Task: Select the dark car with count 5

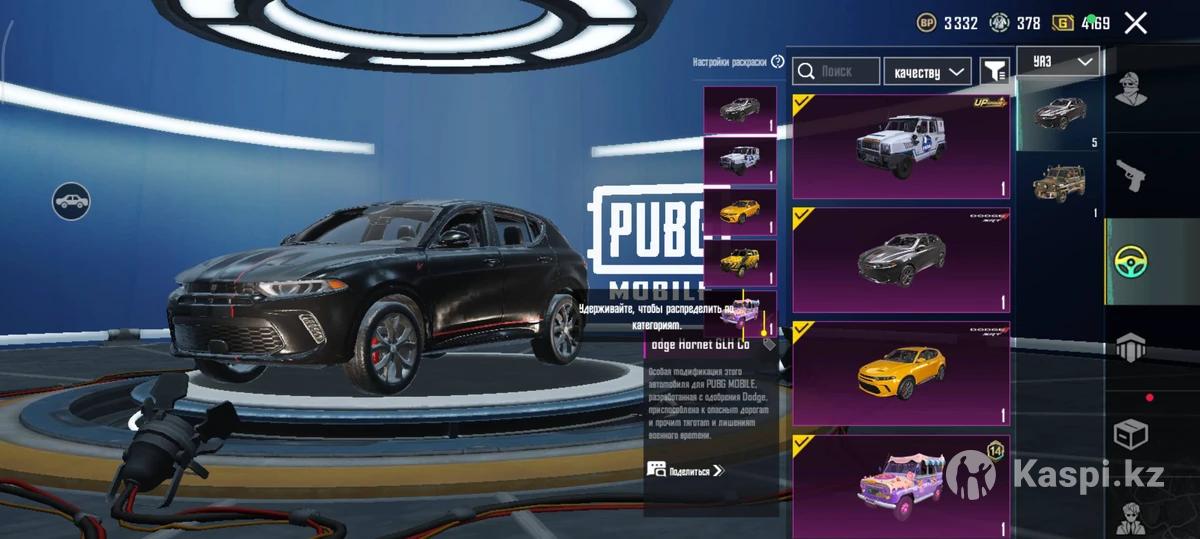Action: click(1058, 113)
